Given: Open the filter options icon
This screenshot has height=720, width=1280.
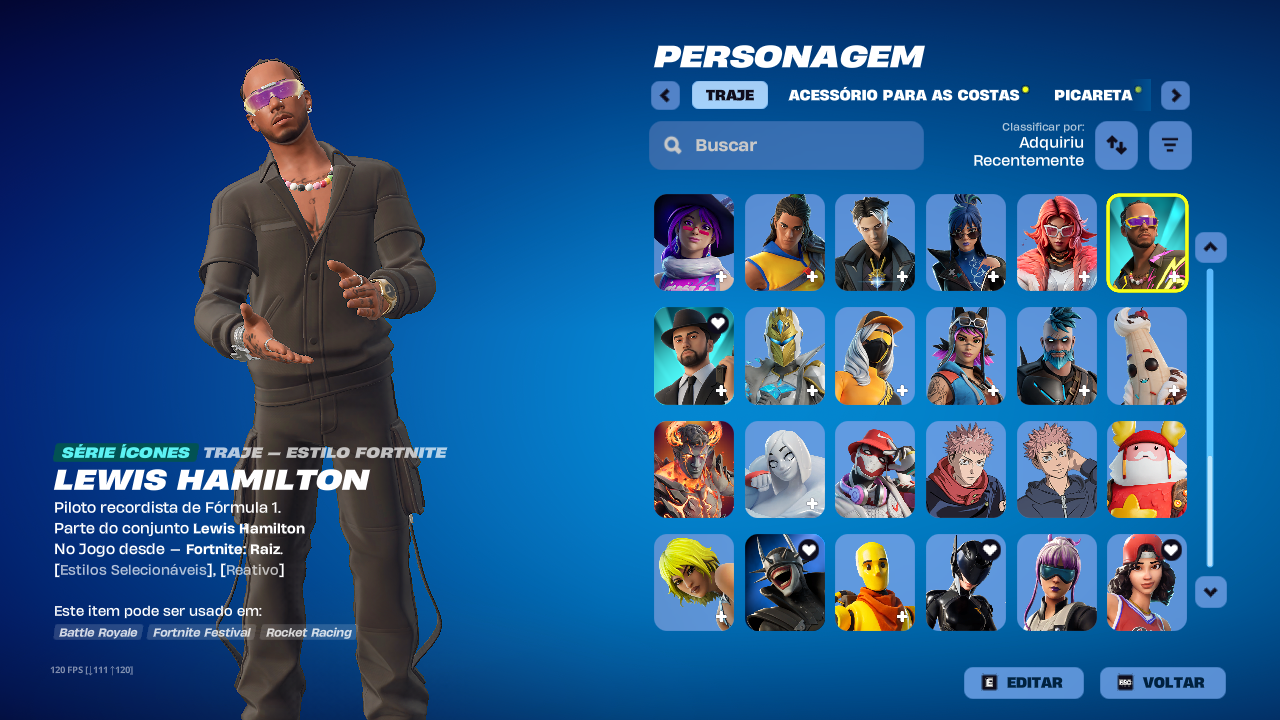Looking at the screenshot, I should 1169,145.
